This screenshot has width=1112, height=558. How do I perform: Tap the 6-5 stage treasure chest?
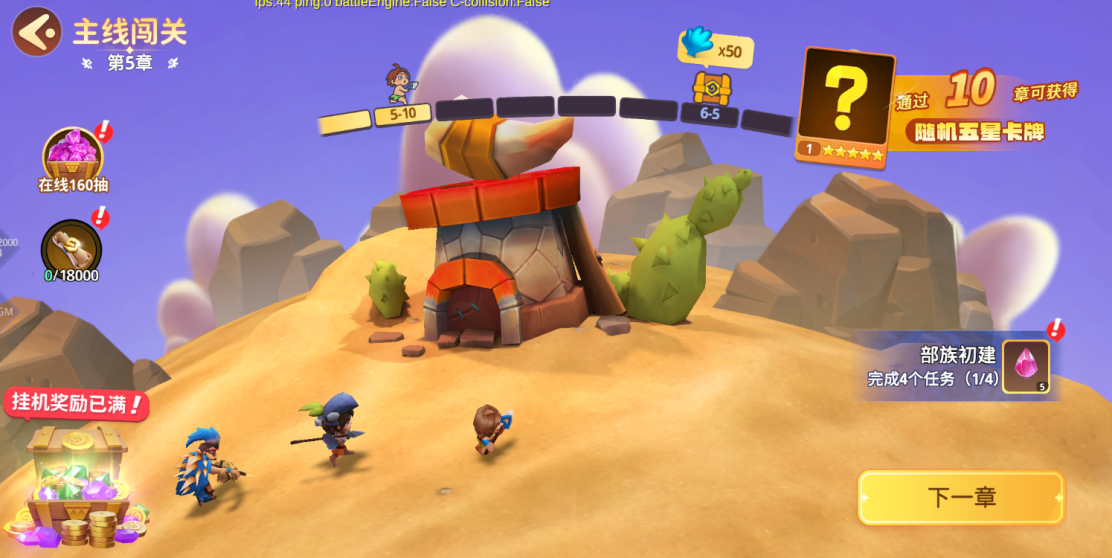tap(711, 89)
